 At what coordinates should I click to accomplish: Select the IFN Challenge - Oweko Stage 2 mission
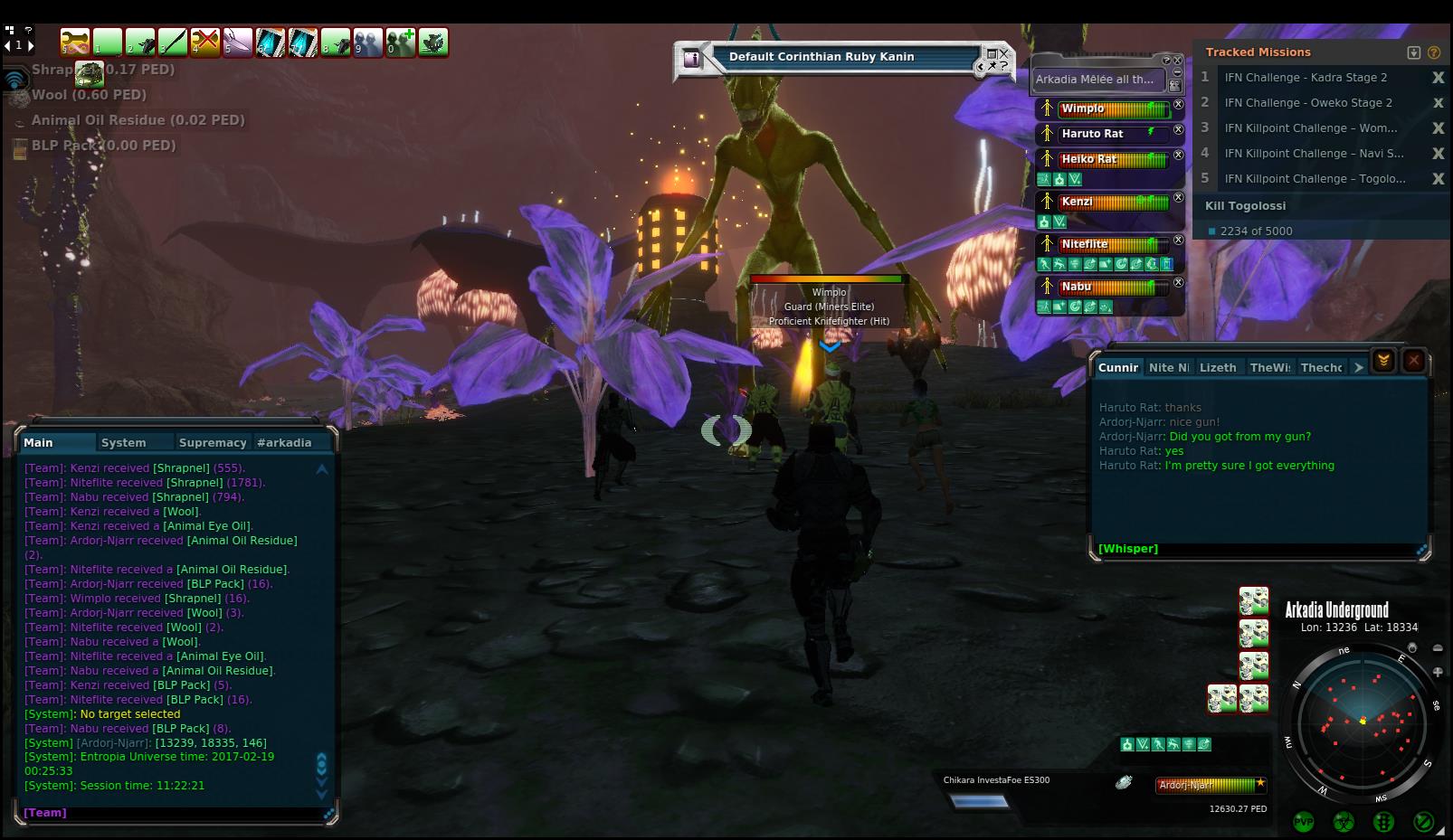pos(1307,103)
